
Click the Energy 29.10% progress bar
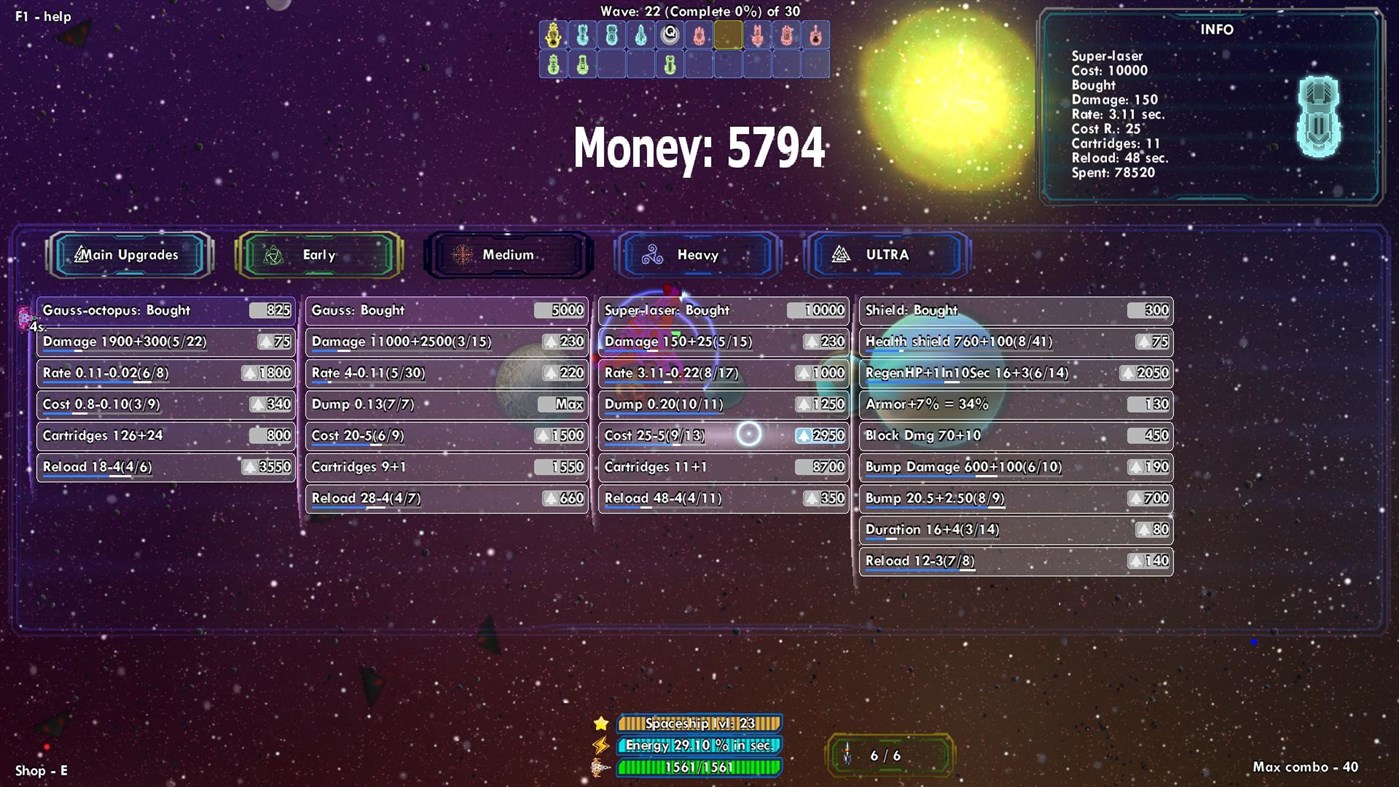(698, 745)
